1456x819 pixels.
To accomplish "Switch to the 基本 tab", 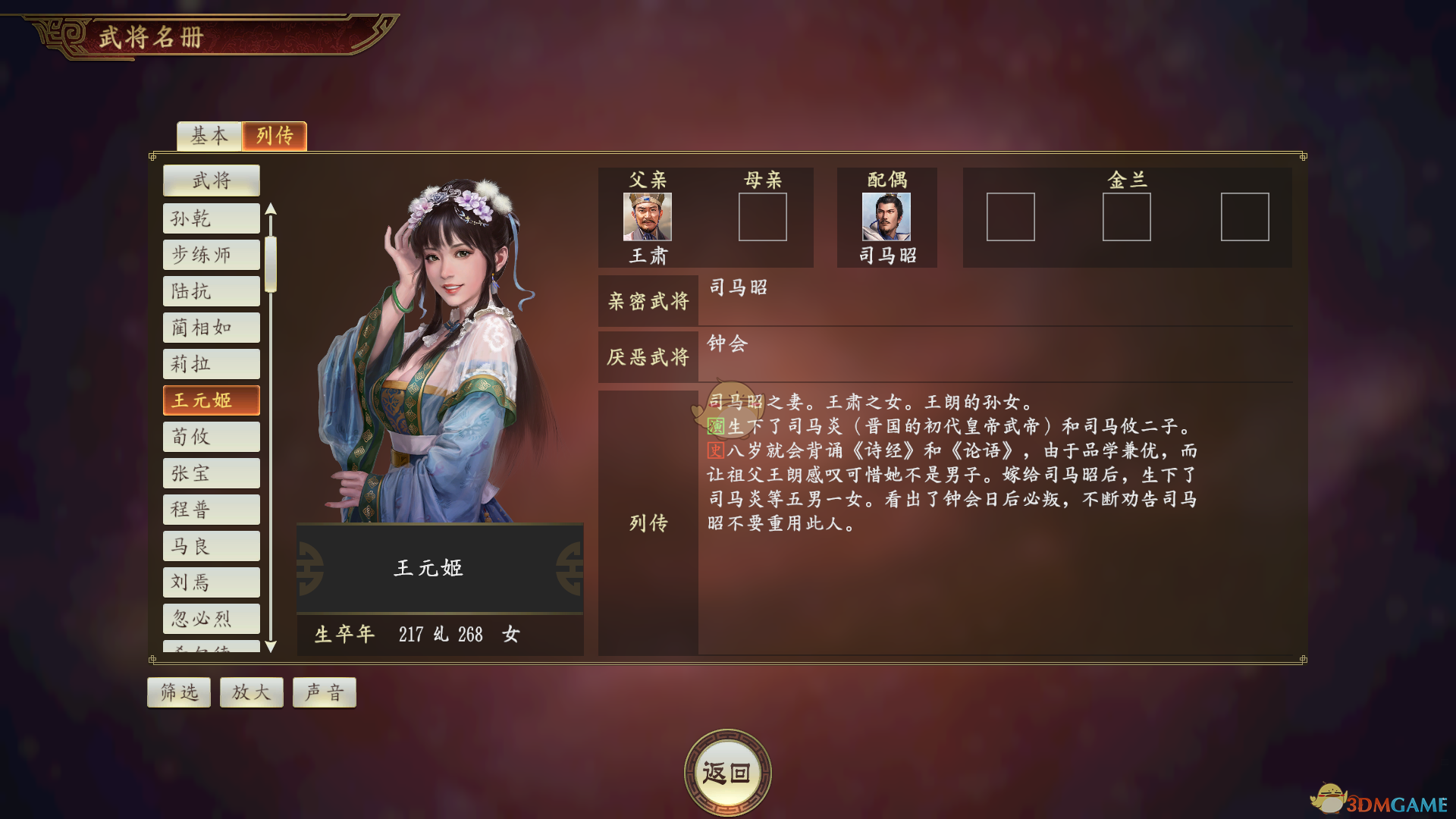I will pyautogui.click(x=209, y=136).
